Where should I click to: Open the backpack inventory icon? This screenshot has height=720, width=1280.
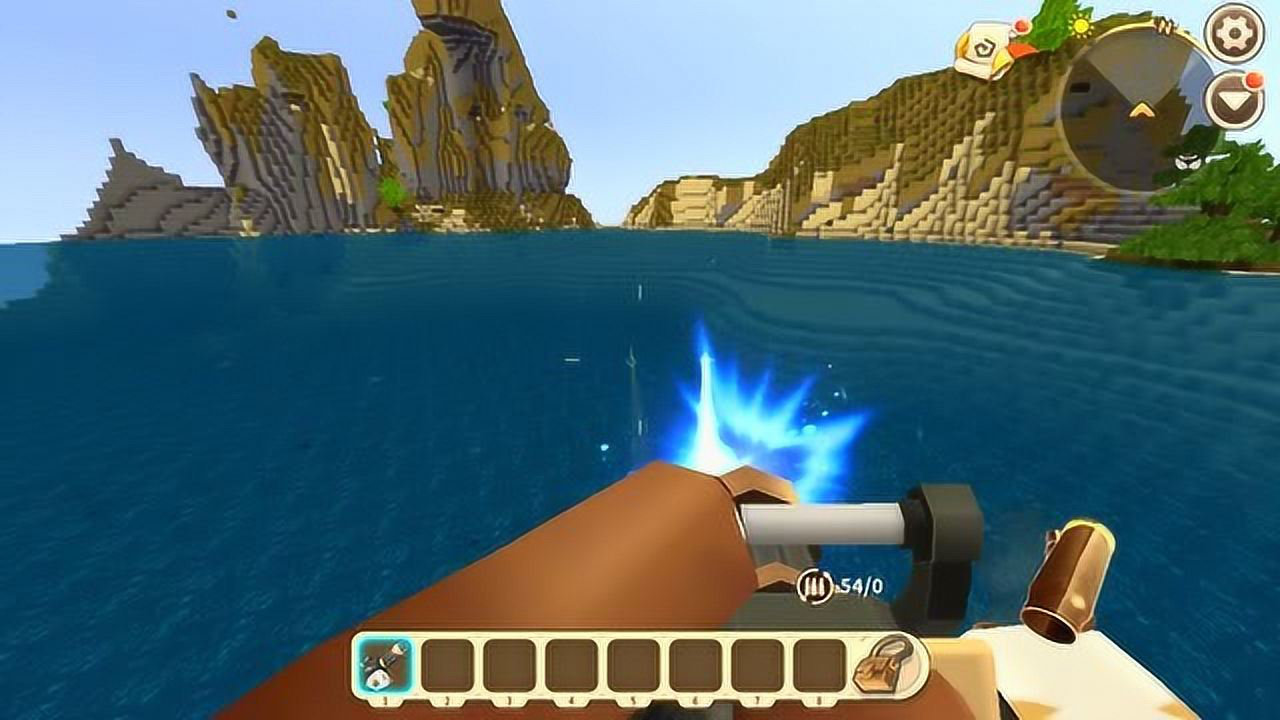(883, 664)
